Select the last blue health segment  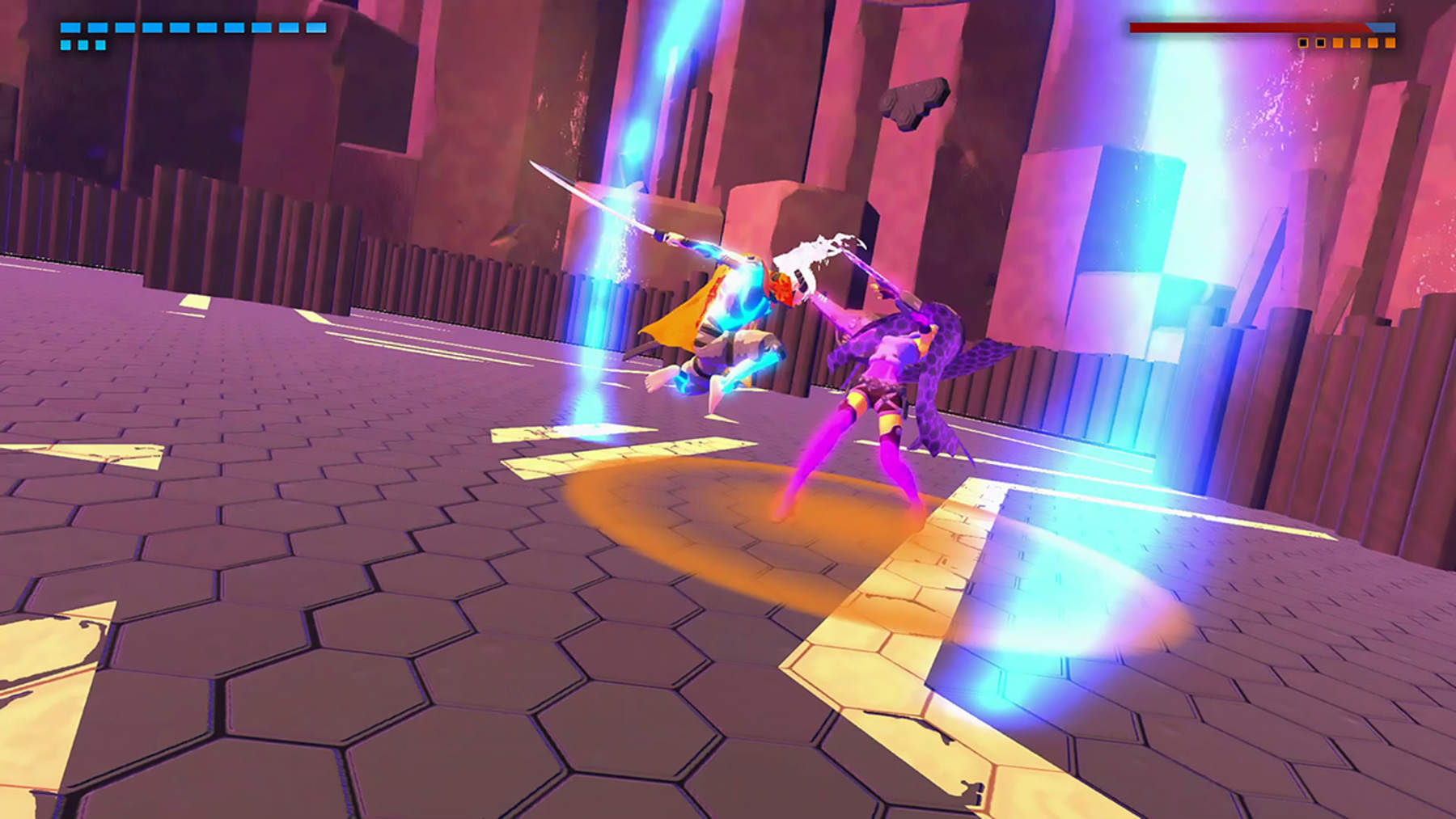315,27
